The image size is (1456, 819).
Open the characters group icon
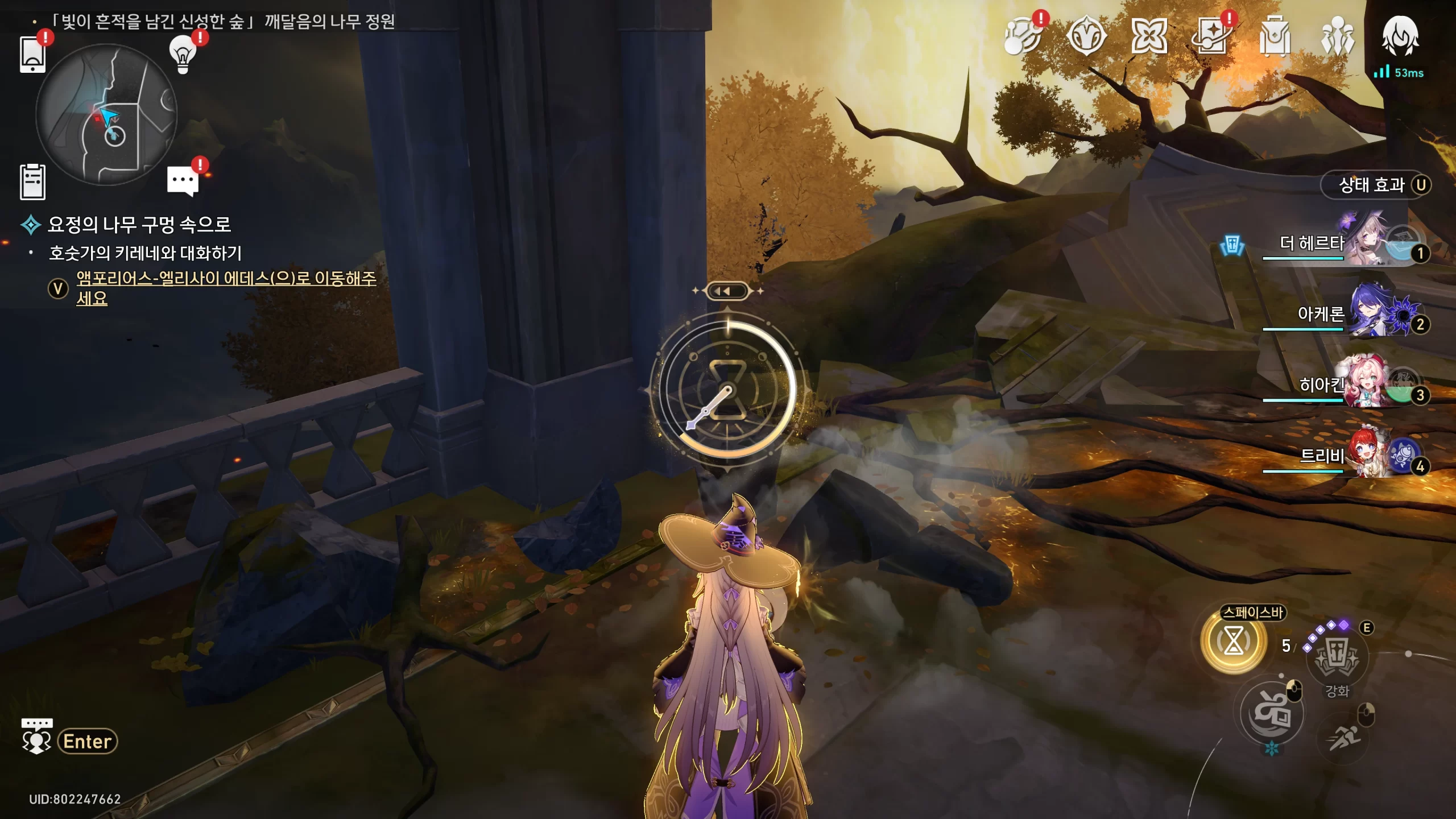1337,36
